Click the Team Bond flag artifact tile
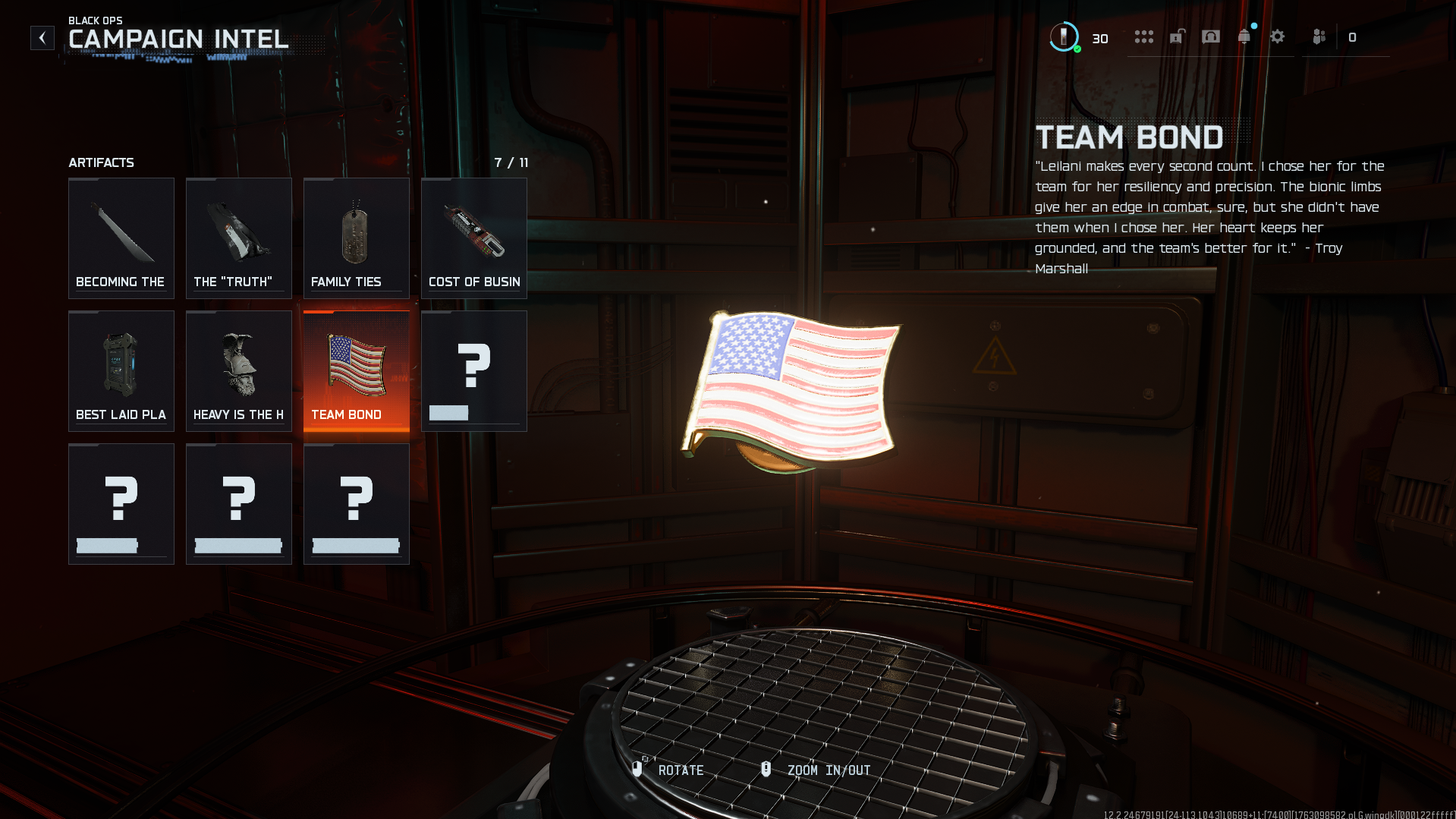Image resolution: width=1456 pixels, height=819 pixels. tap(357, 370)
